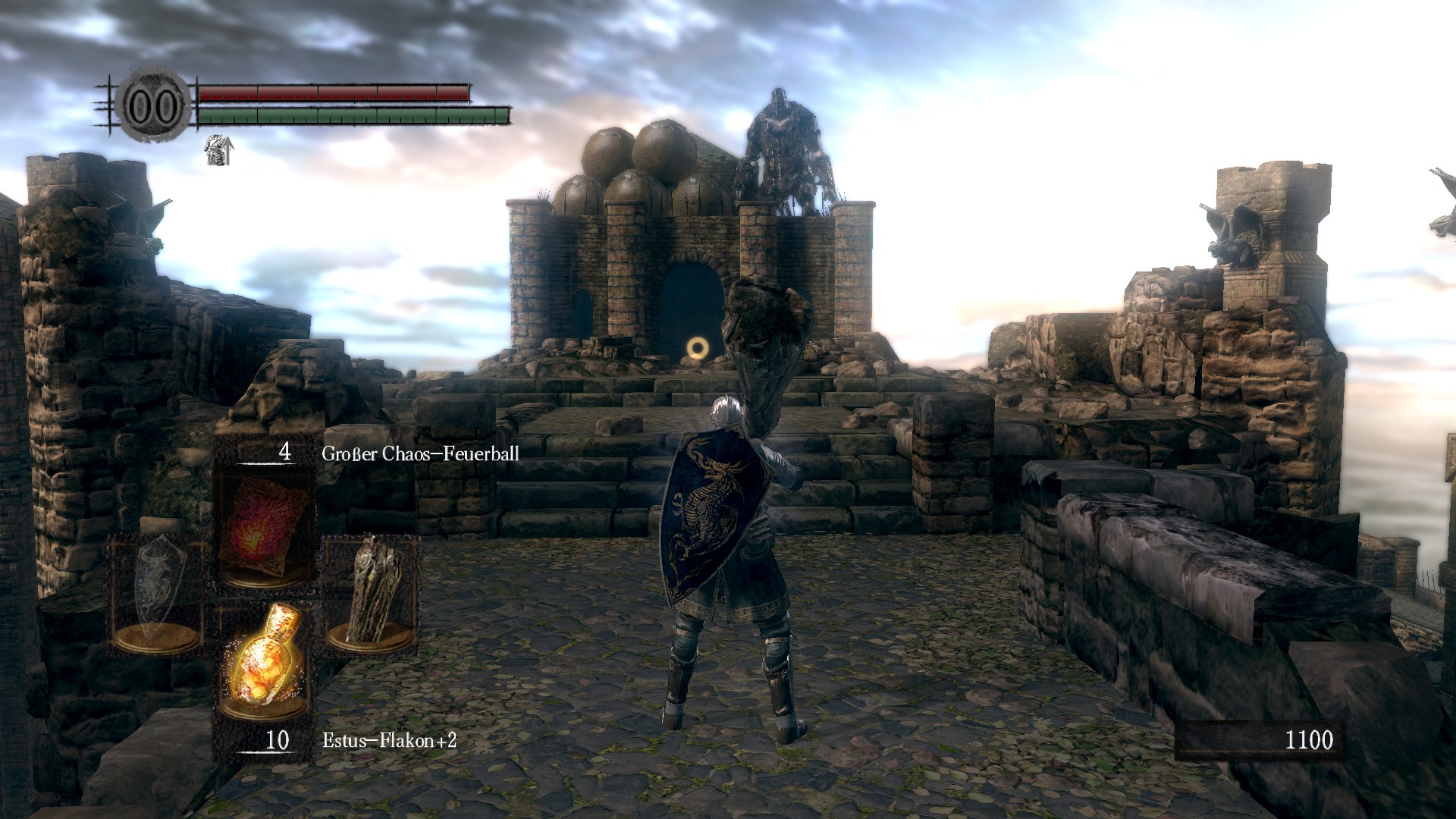The height and width of the screenshot is (819, 1456).
Task: Choose the left-hand shield slot
Action: click(157, 593)
